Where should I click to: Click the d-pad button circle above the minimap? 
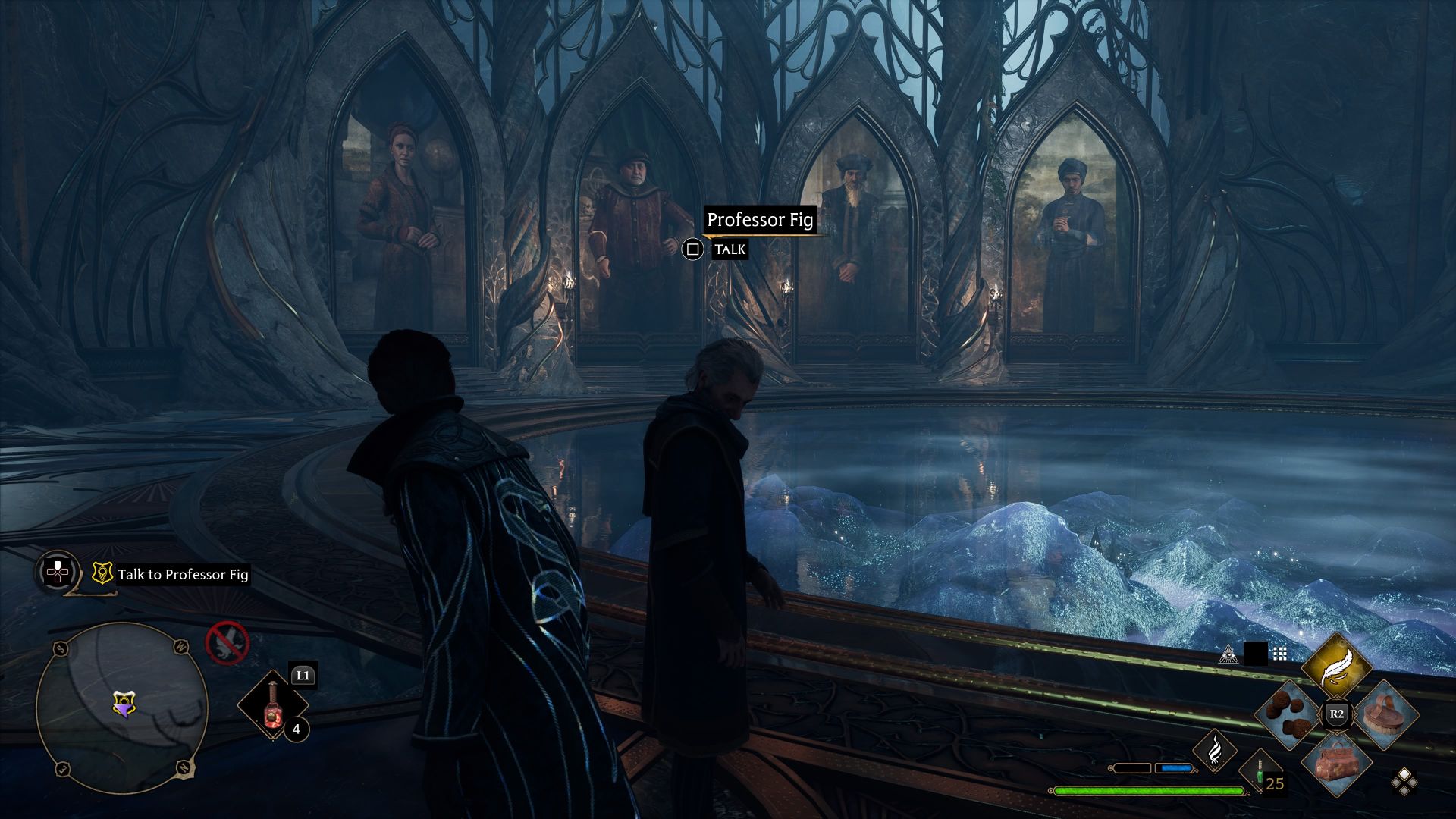58,572
